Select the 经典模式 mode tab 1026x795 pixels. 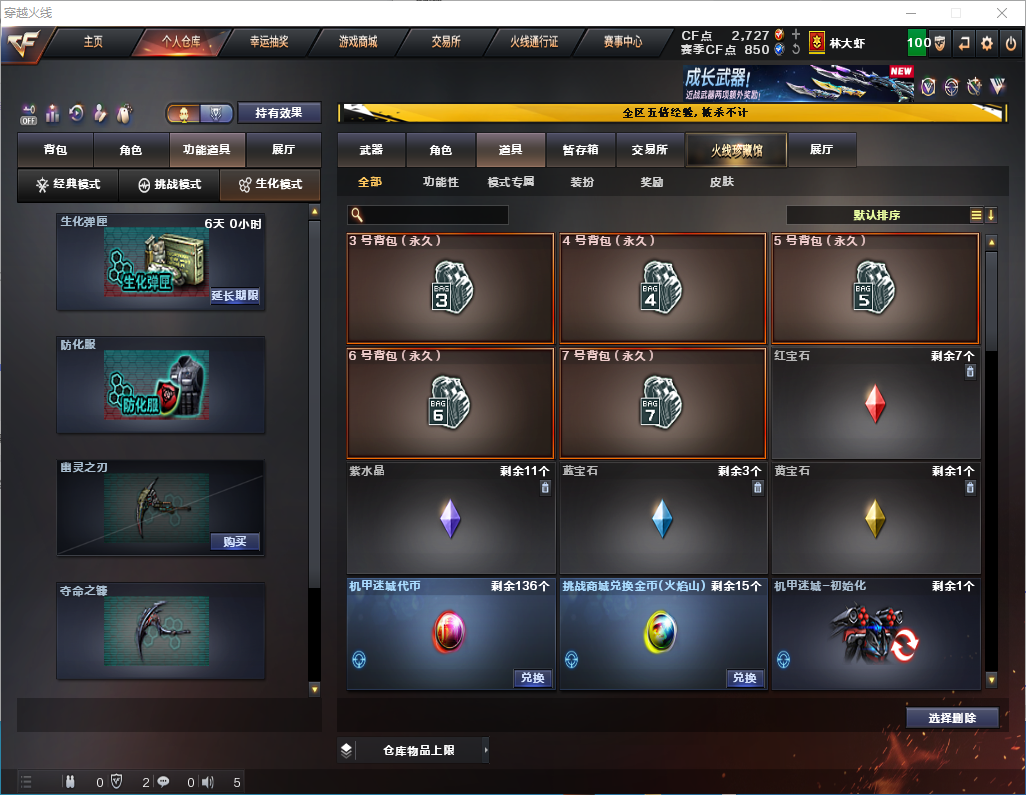pos(68,185)
